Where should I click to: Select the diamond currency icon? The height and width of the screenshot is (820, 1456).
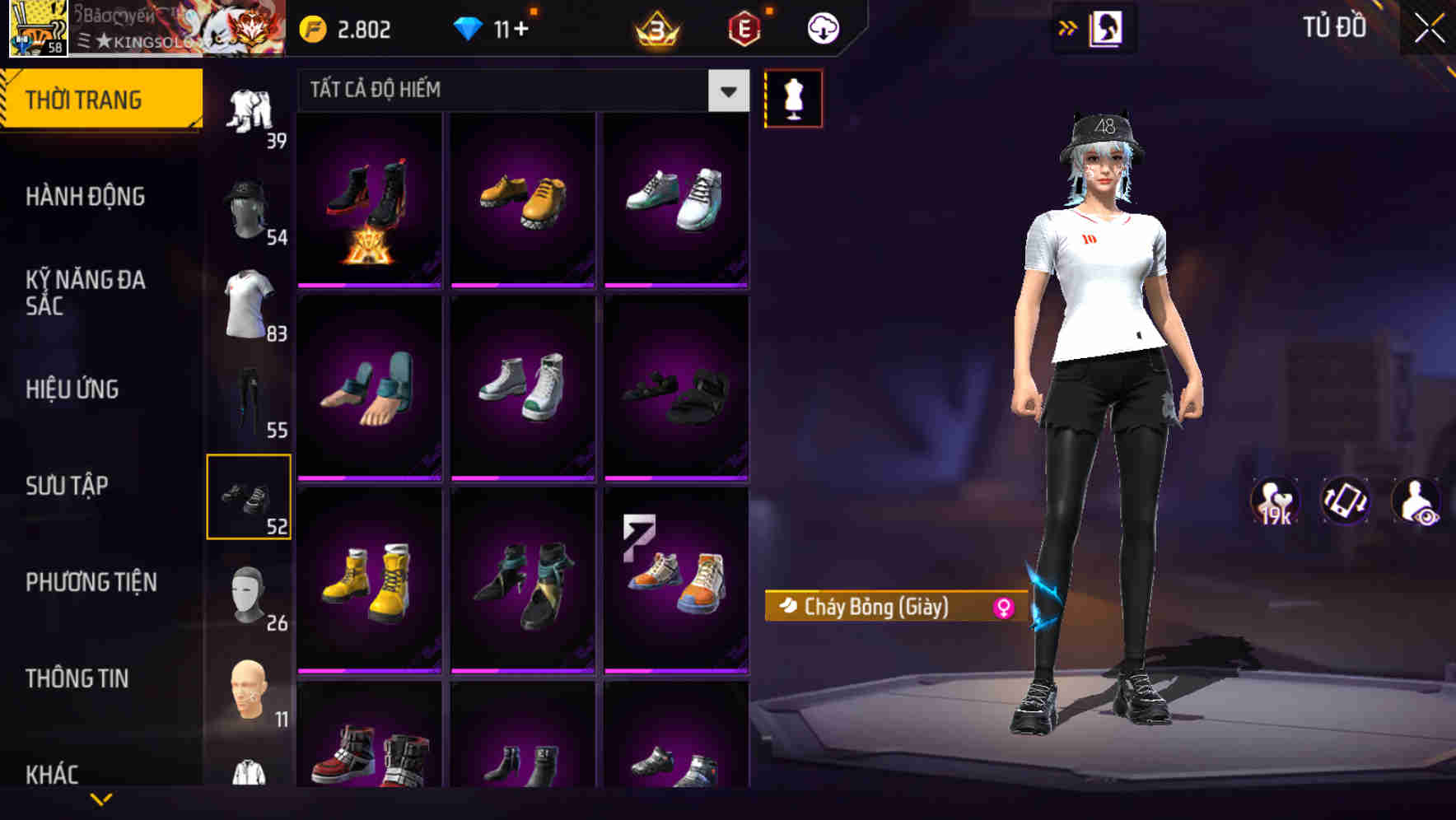(469, 27)
